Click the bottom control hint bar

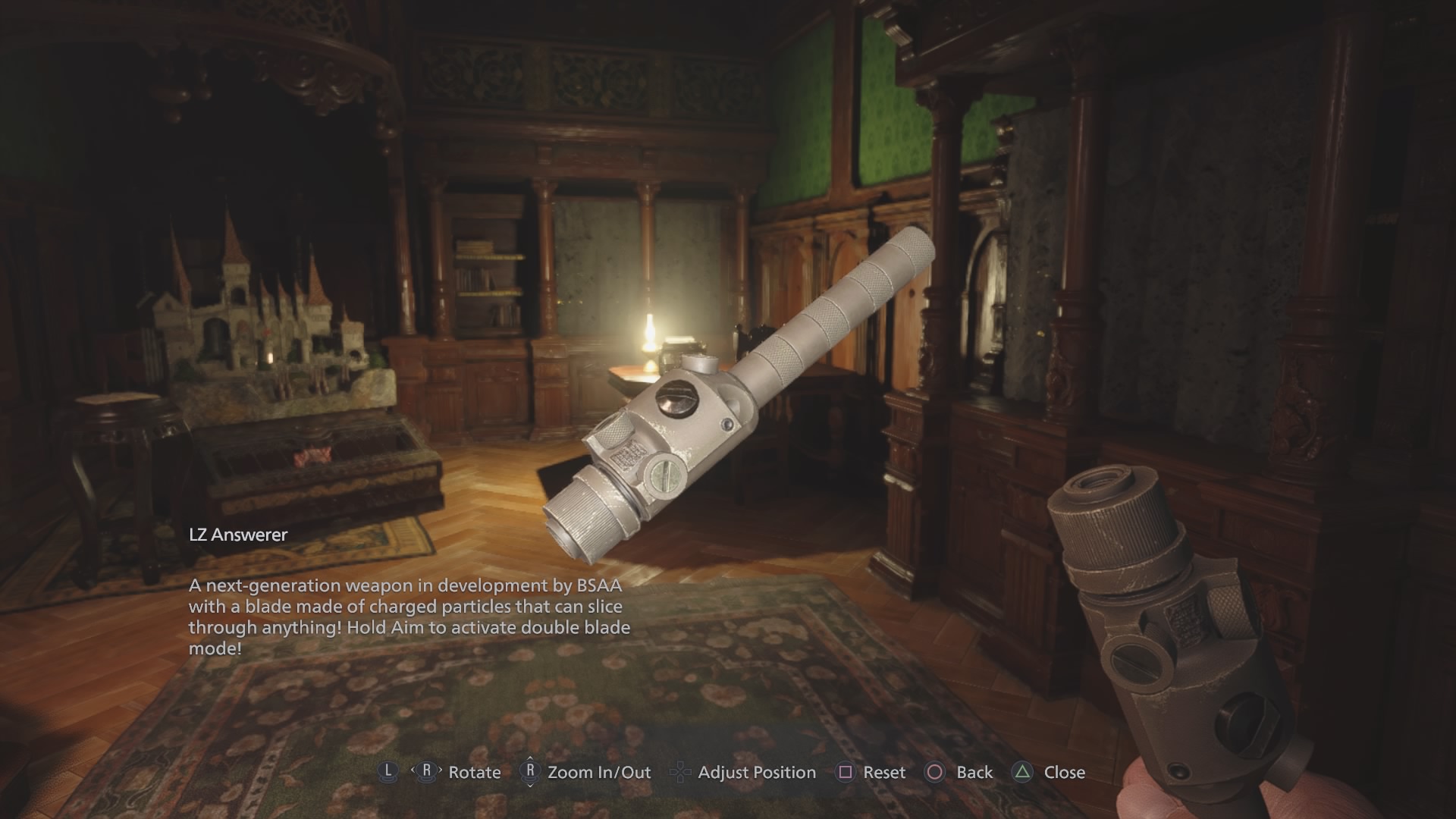coord(728,773)
